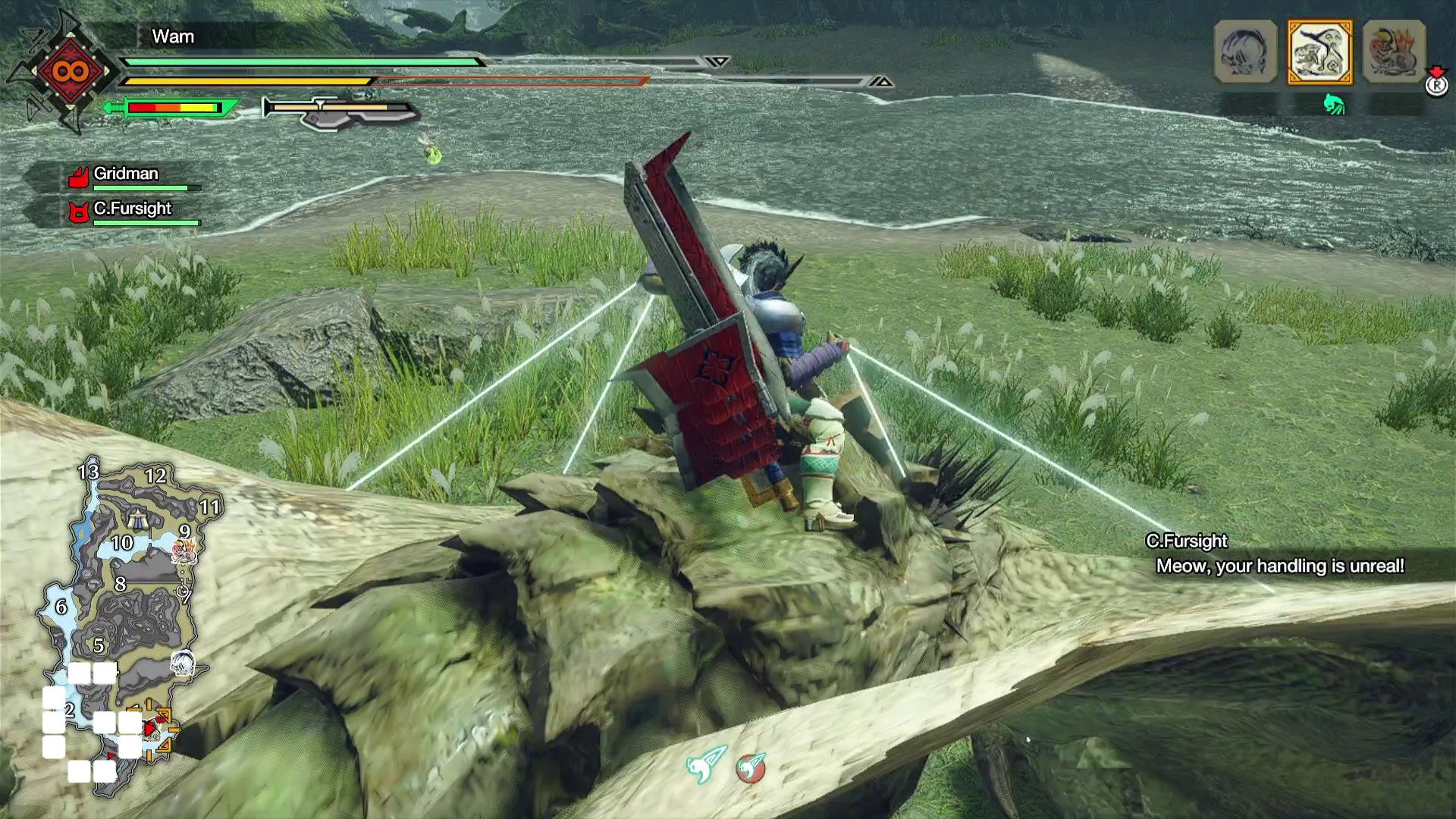Click area 9 marker on the minimap
Image resolution: width=1456 pixels, height=819 pixels.
[x=183, y=534]
